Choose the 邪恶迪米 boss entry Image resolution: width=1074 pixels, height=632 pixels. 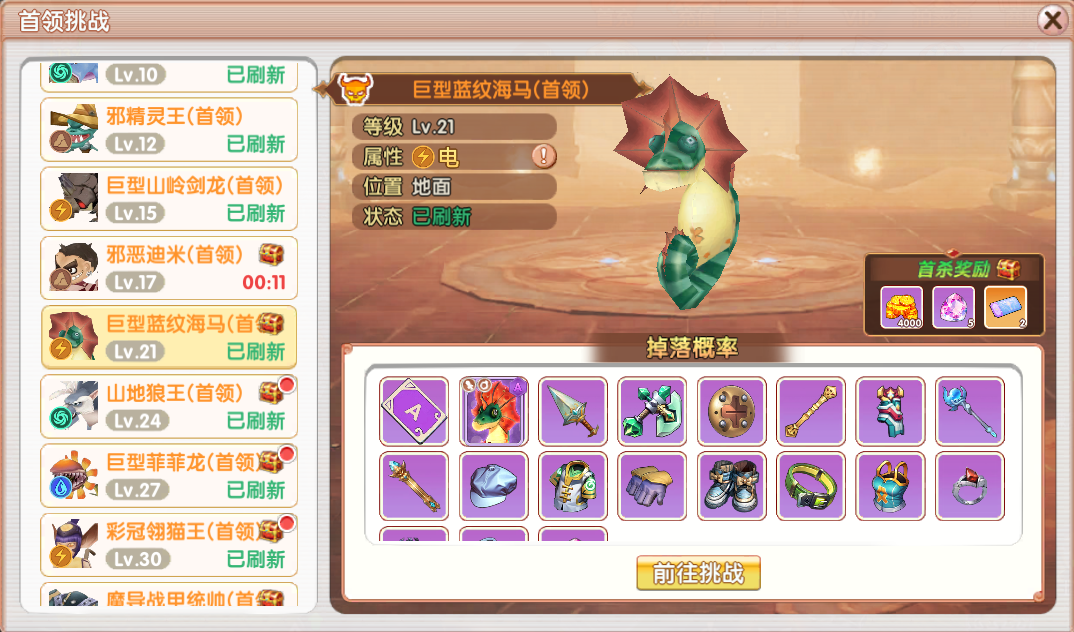click(x=169, y=268)
